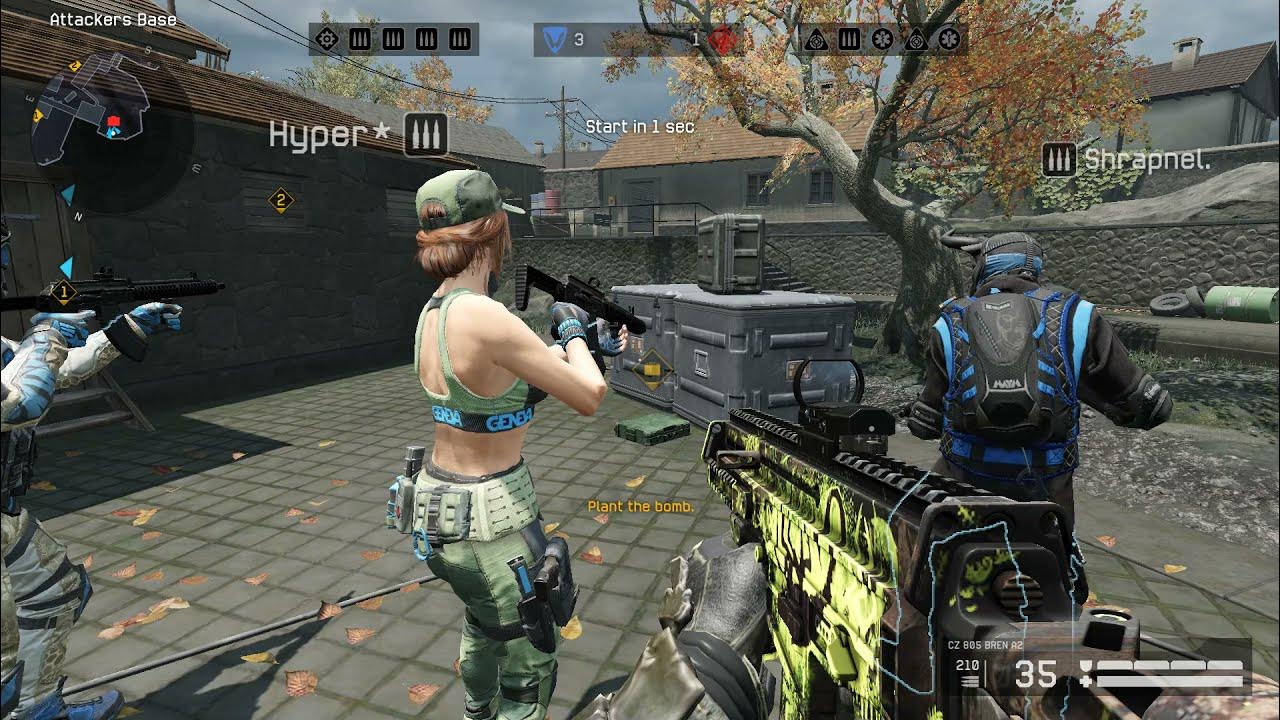
Task: Click the yellow waypoint marker numbered 2
Action: pos(281,201)
